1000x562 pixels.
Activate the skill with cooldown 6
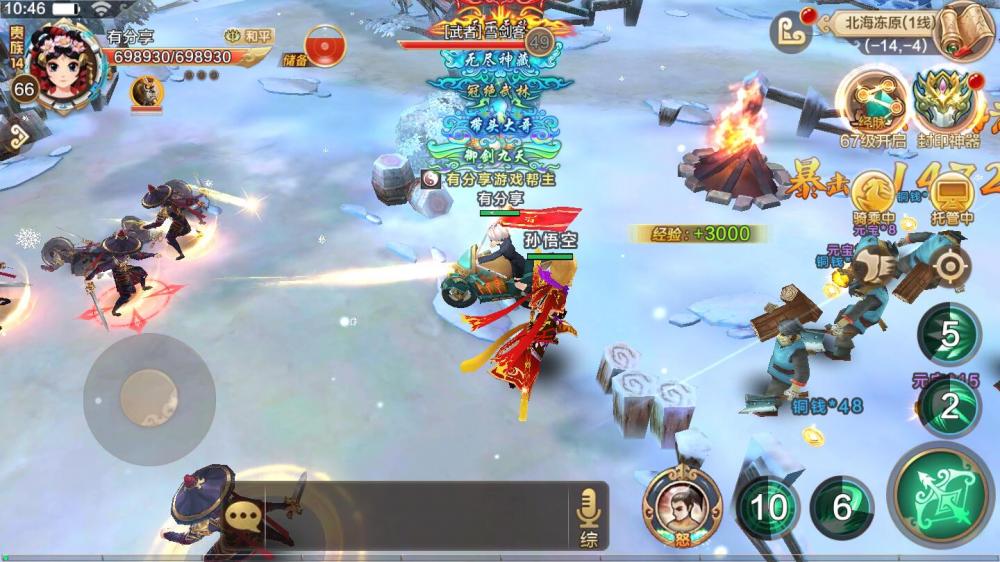pos(842,507)
